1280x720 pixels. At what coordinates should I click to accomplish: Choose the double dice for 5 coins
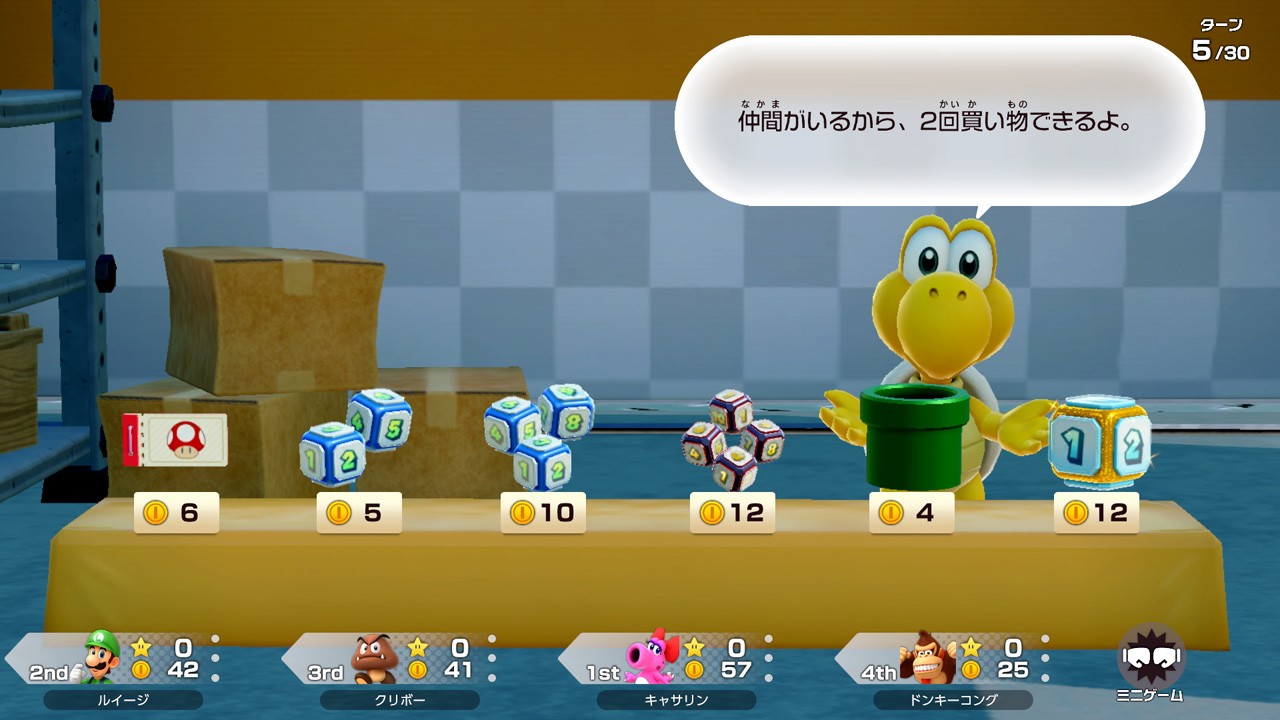[x=354, y=437]
